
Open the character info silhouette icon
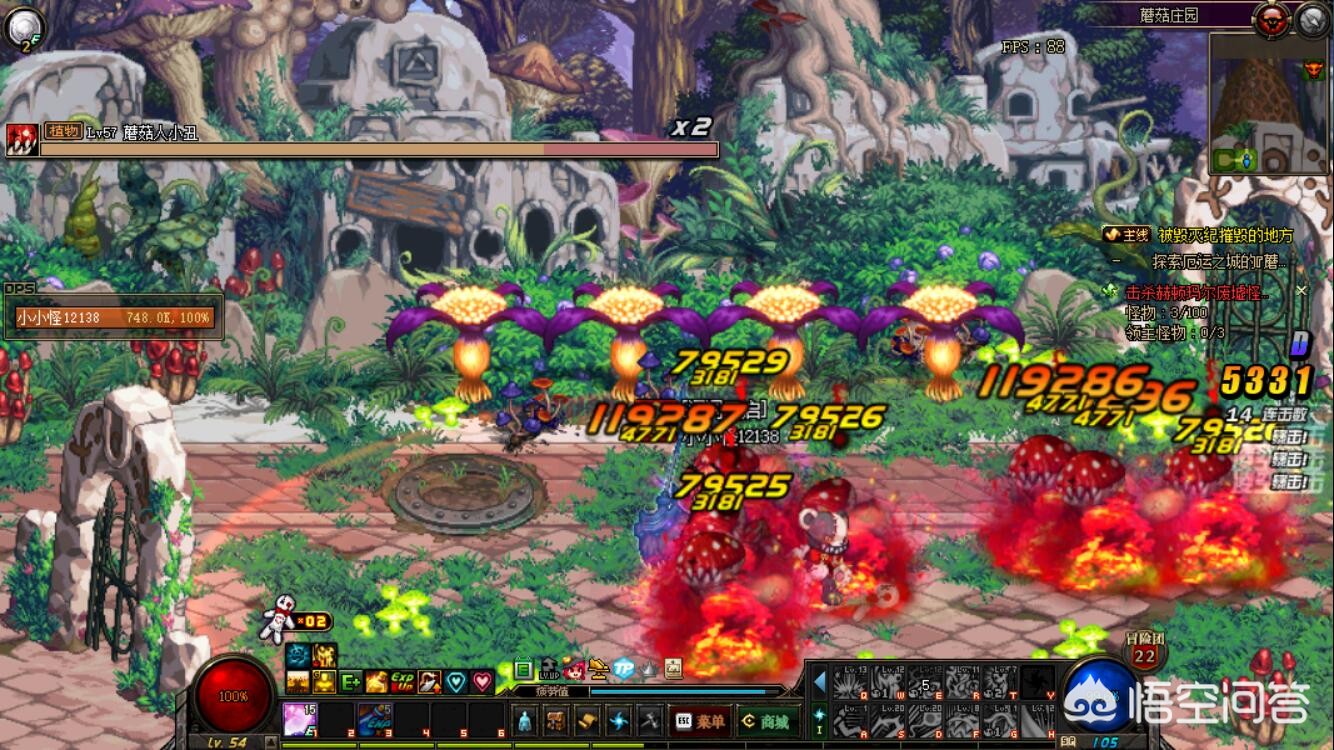coord(527,721)
